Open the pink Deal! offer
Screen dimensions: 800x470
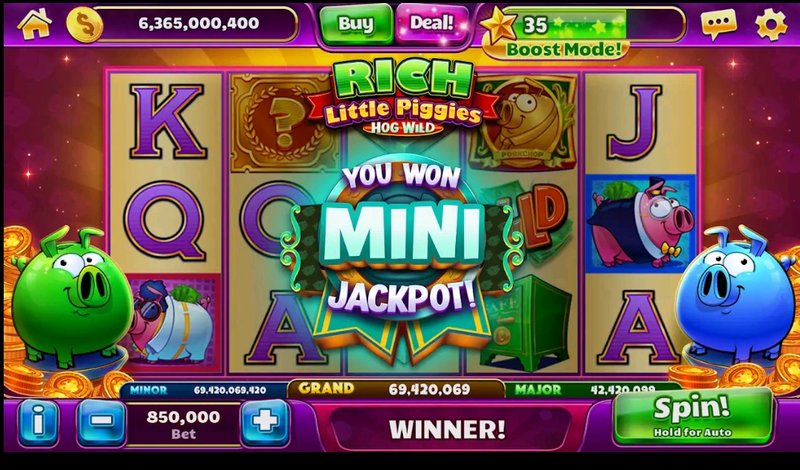point(430,21)
